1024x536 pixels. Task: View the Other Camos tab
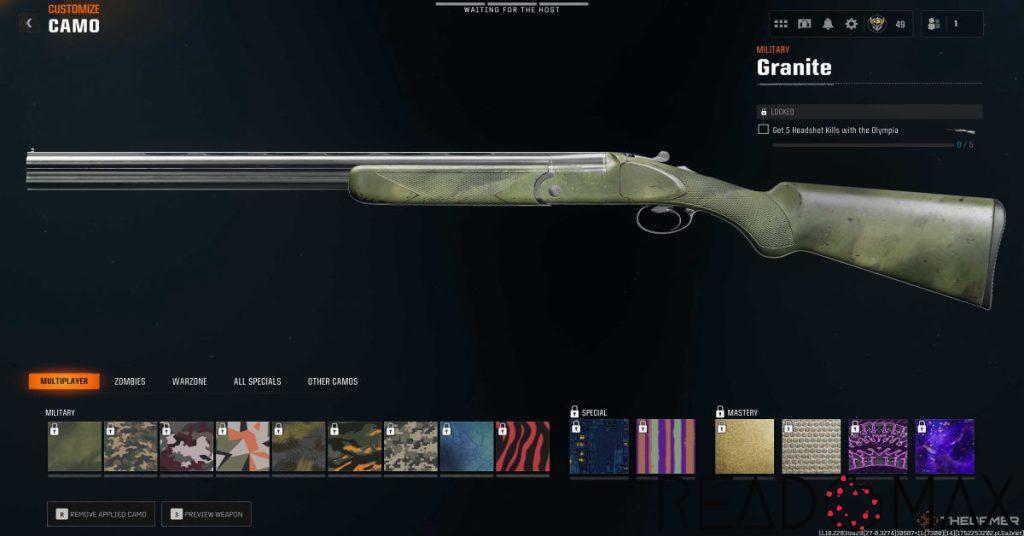pyautogui.click(x=332, y=381)
